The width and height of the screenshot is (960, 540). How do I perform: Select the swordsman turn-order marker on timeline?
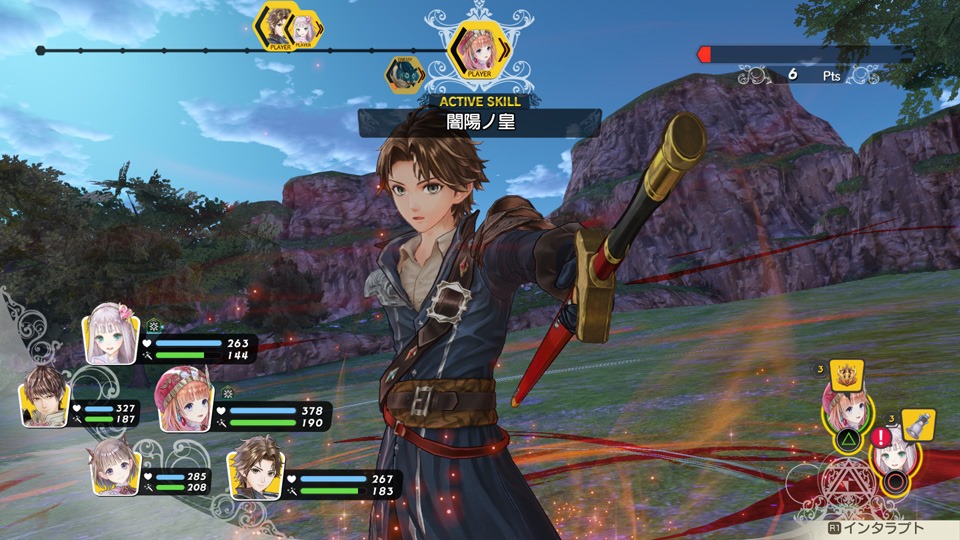coord(276,26)
